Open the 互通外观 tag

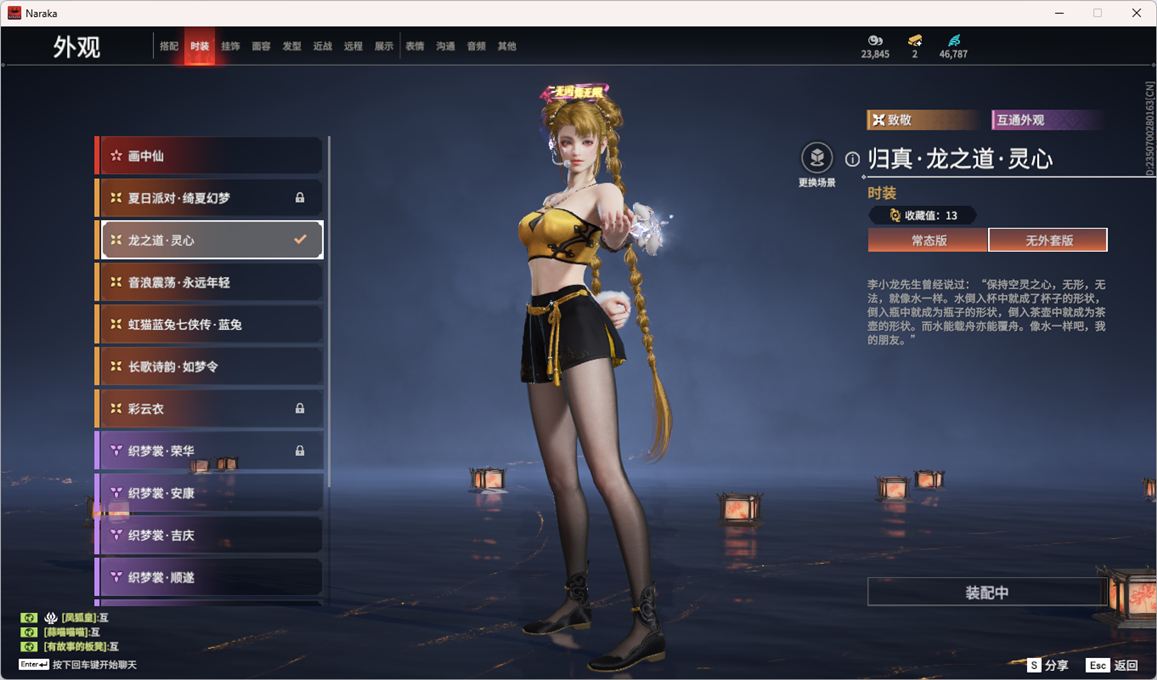[x=1046, y=120]
